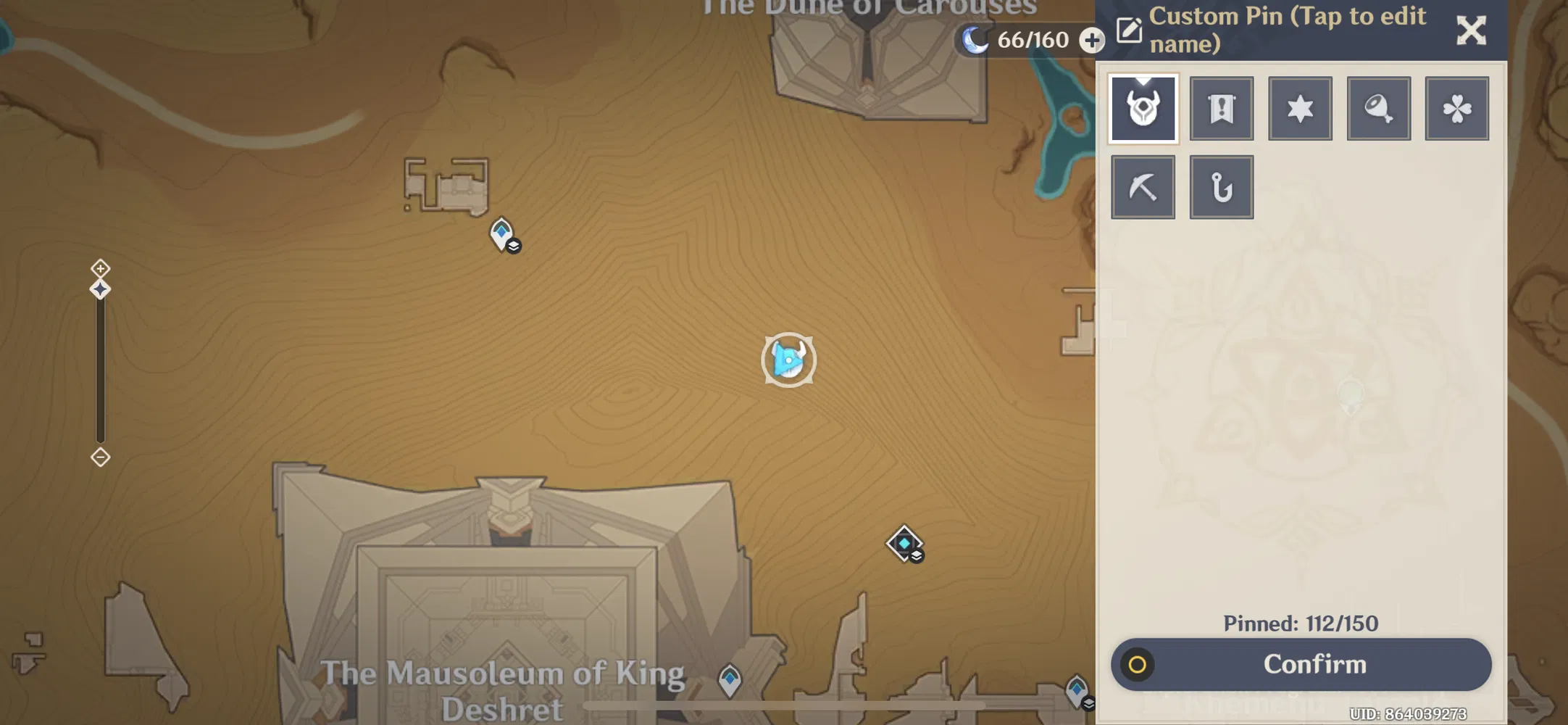Click the zoom-out diamond below the map slider
This screenshot has height=725, width=1568.
click(x=100, y=457)
